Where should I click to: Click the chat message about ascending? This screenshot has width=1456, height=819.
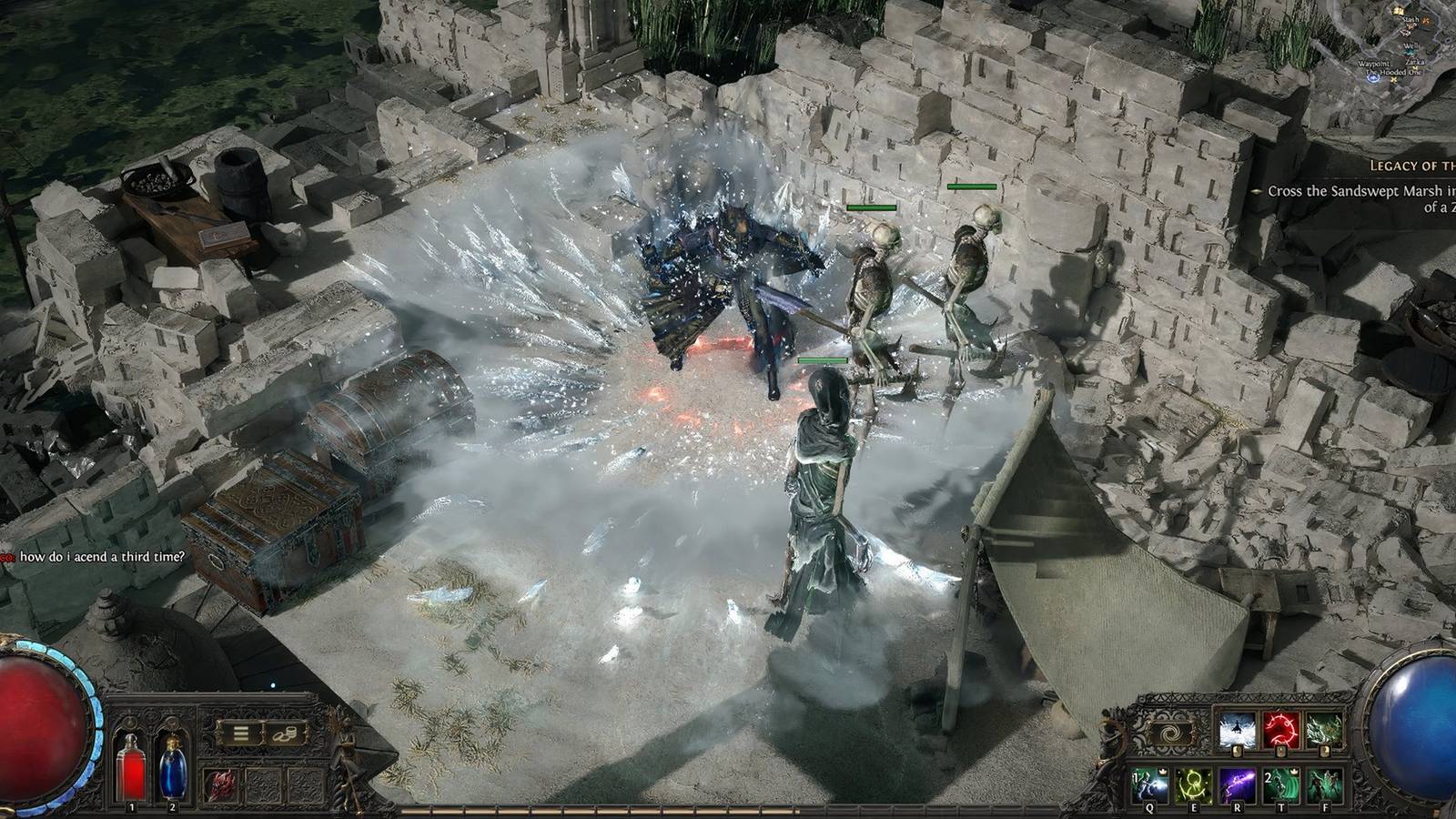point(102,558)
